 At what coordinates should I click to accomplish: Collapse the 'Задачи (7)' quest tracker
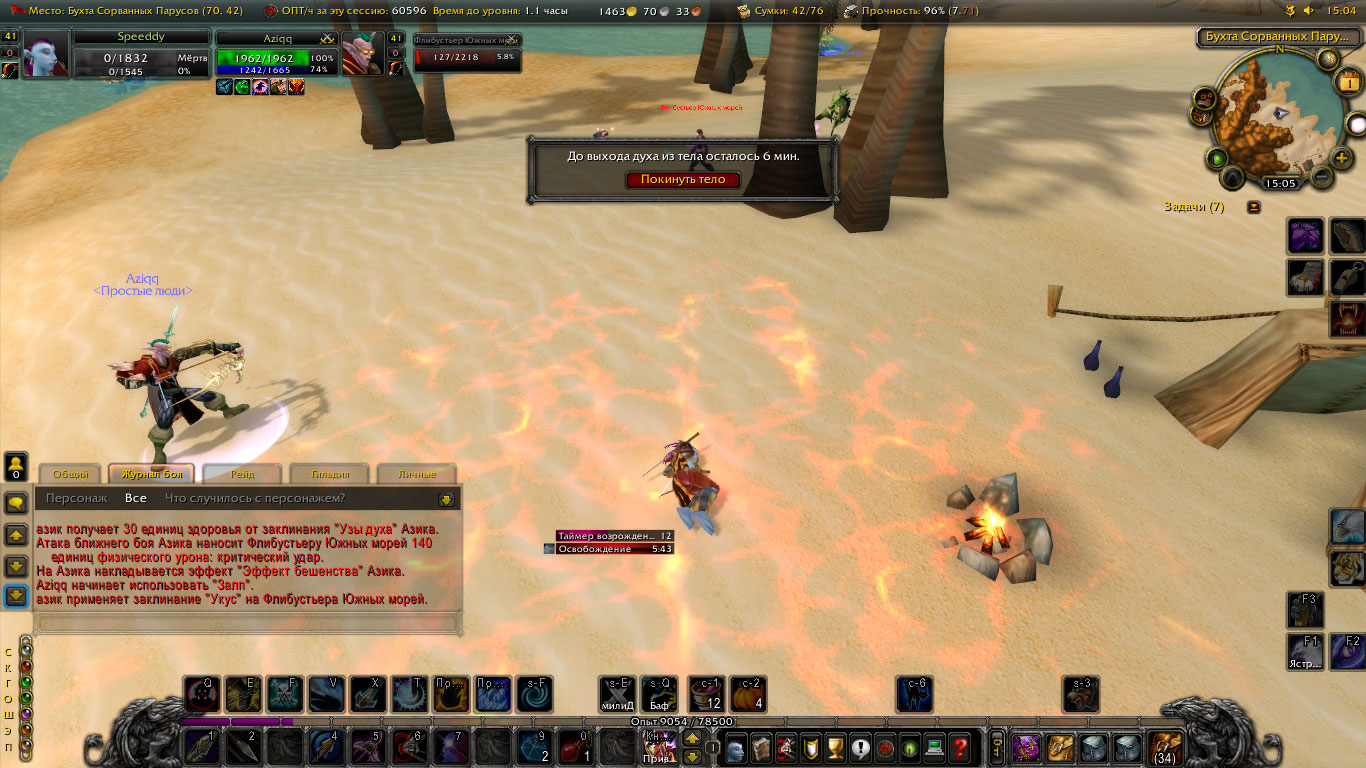point(1254,207)
